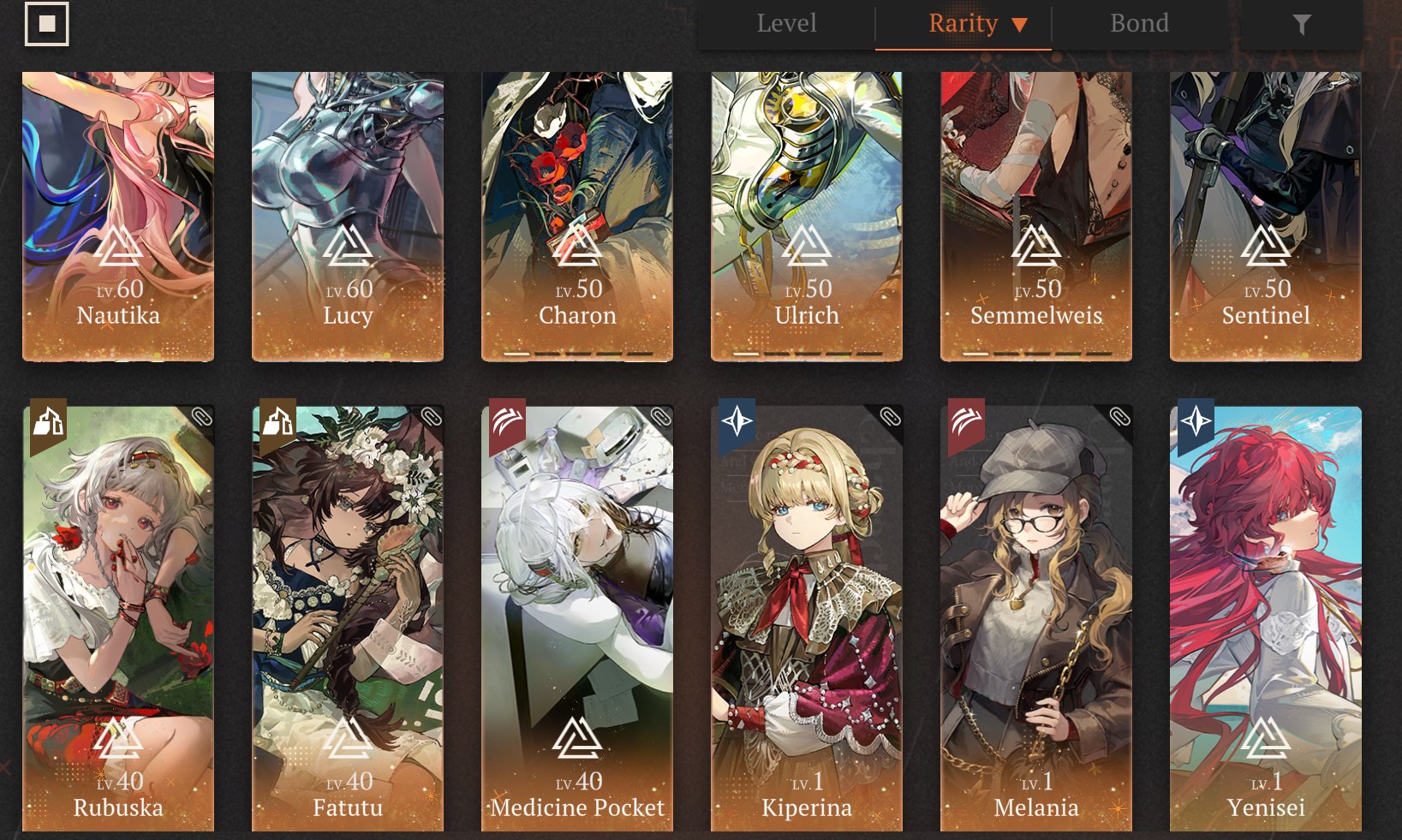Switch sorting to Rarity
Viewport: 1402px width, 840px height.
click(964, 24)
